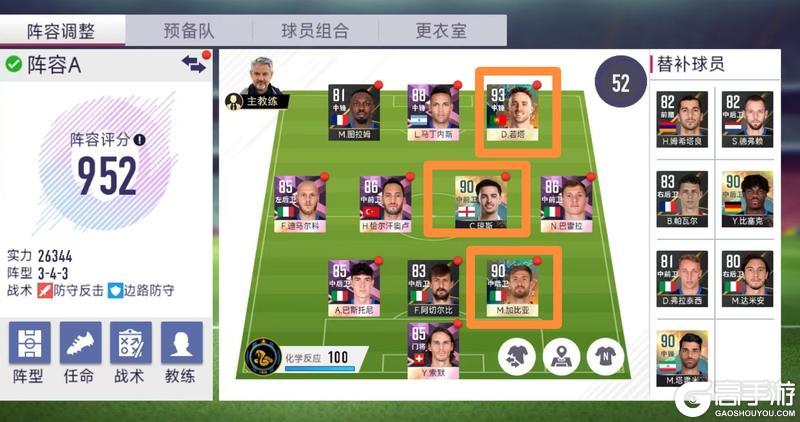Viewport: 800px width, 422px height.
Task: Click the jersey kit round button
Action: tap(606, 356)
